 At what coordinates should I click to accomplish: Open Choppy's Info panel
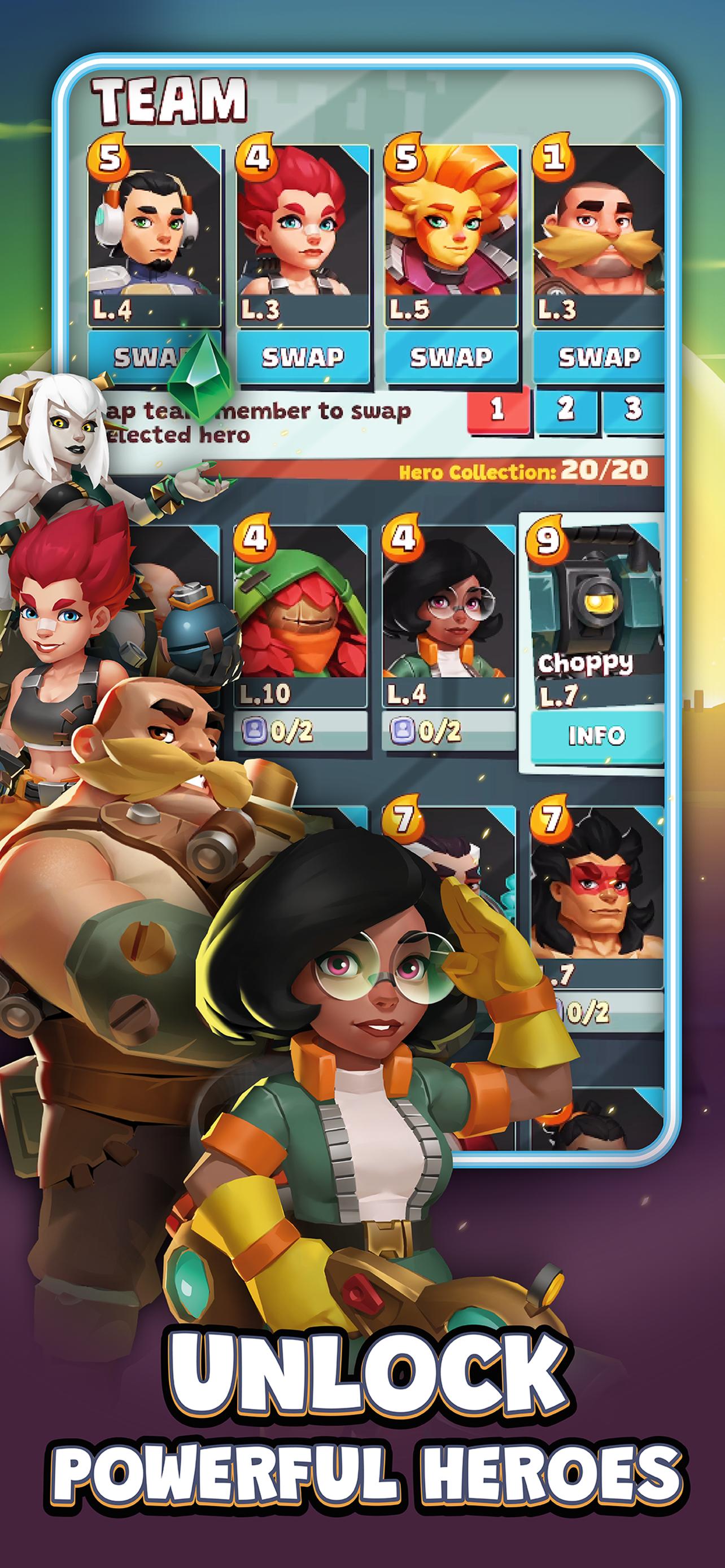pyautogui.click(x=596, y=736)
